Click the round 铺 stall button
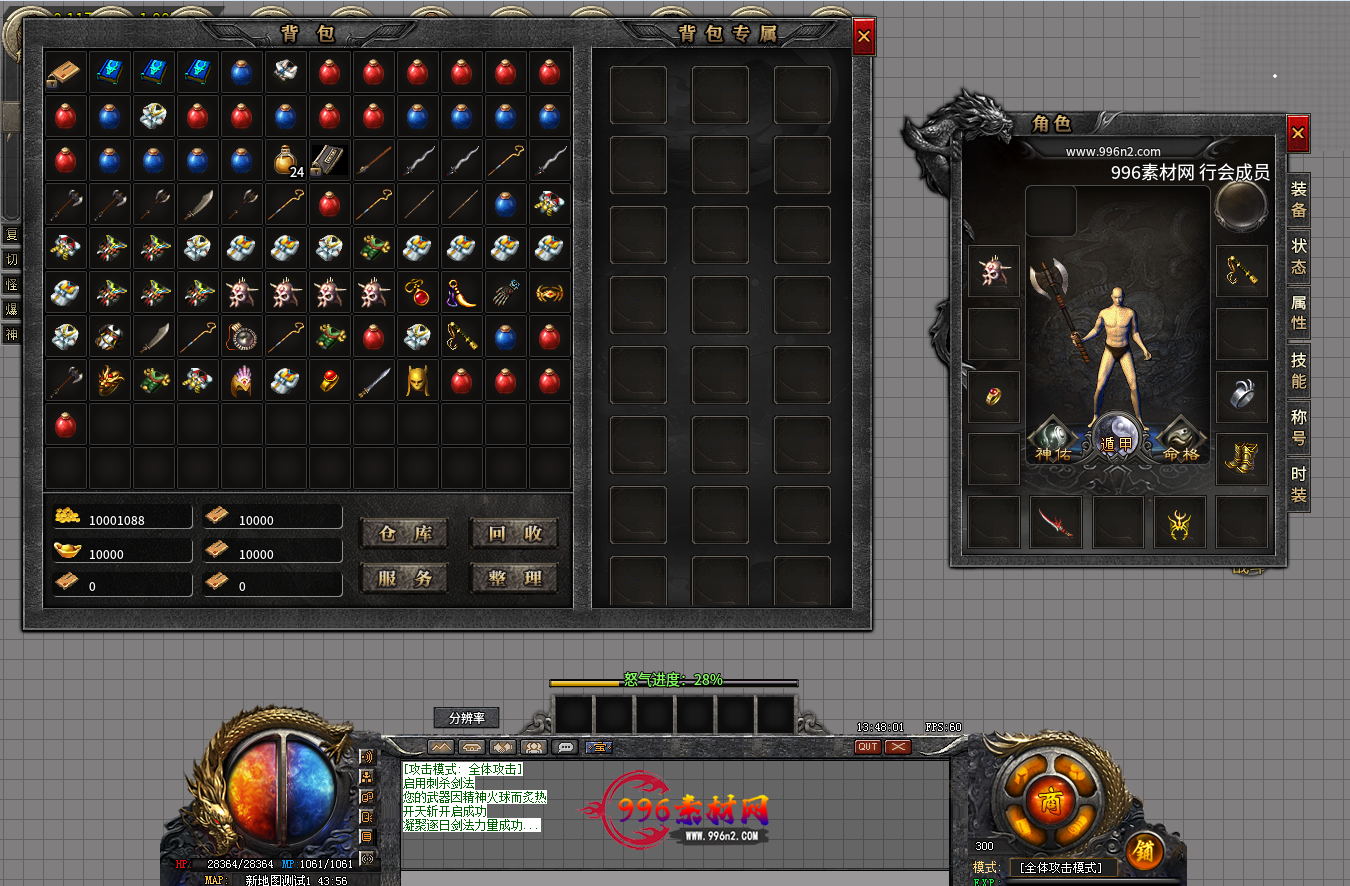This screenshot has height=886, width=1350. [x=1144, y=851]
